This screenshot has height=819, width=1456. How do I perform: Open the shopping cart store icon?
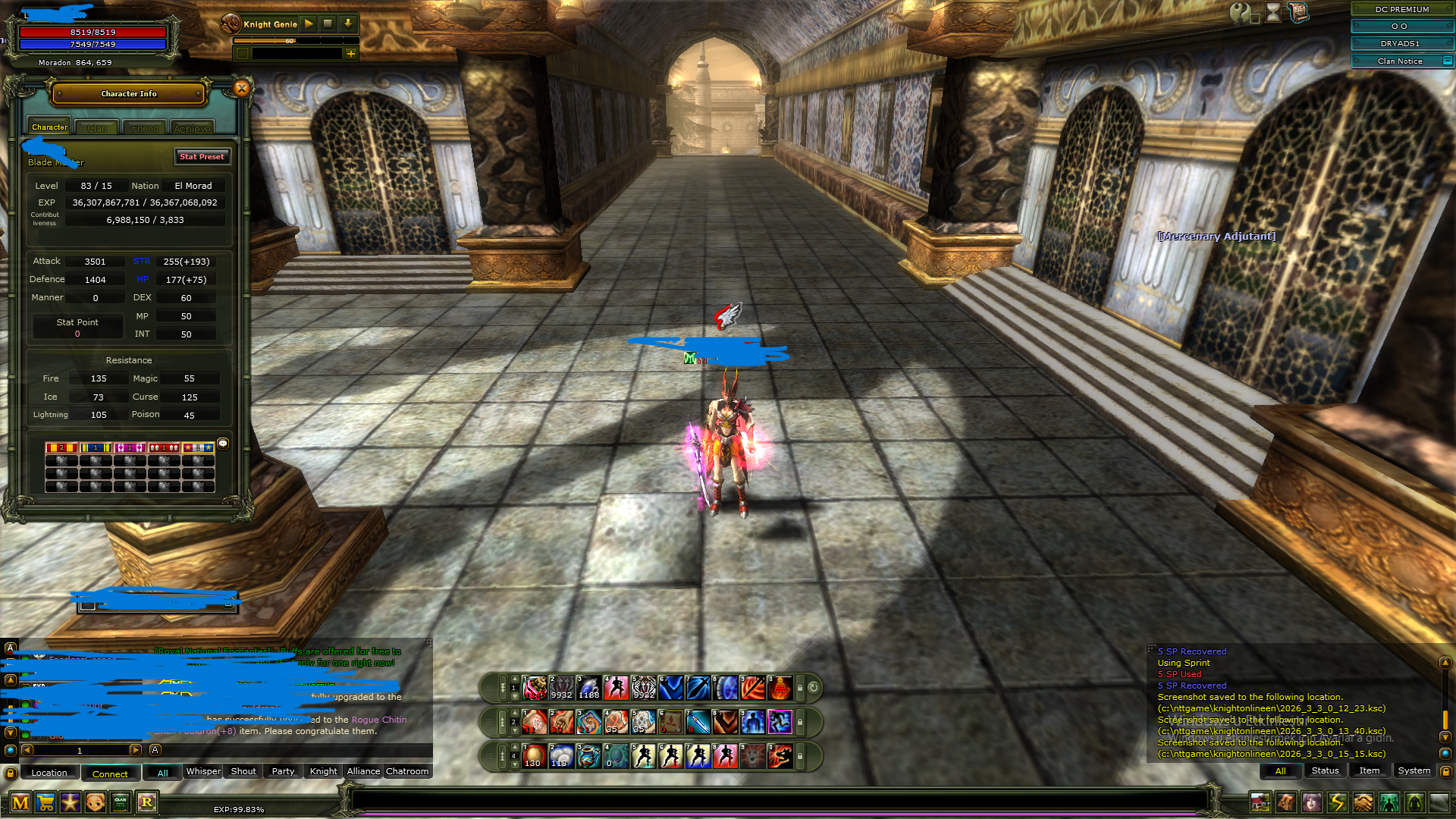point(45,802)
